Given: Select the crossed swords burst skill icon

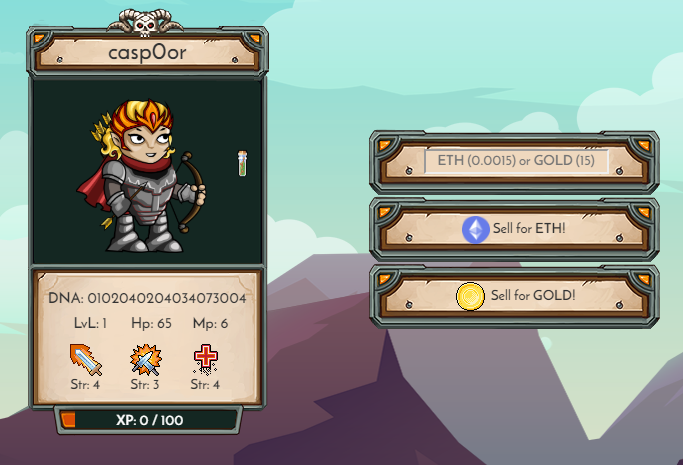Looking at the screenshot, I should pos(146,359).
